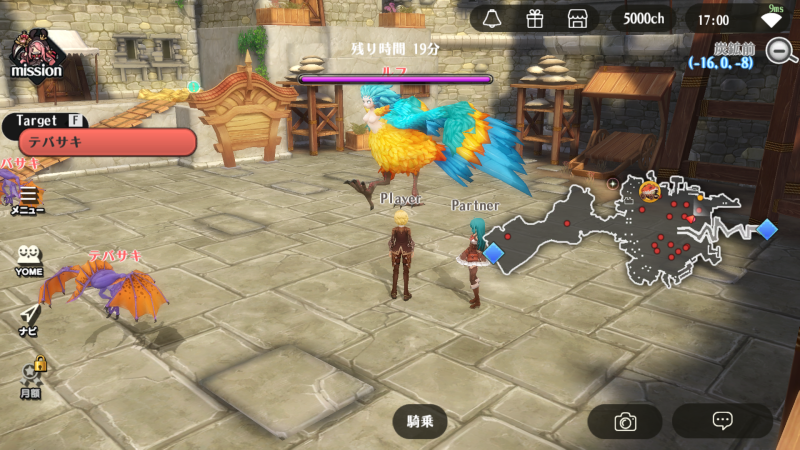Open the mission panel
This screenshot has height=450, width=800.
(x=36, y=55)
